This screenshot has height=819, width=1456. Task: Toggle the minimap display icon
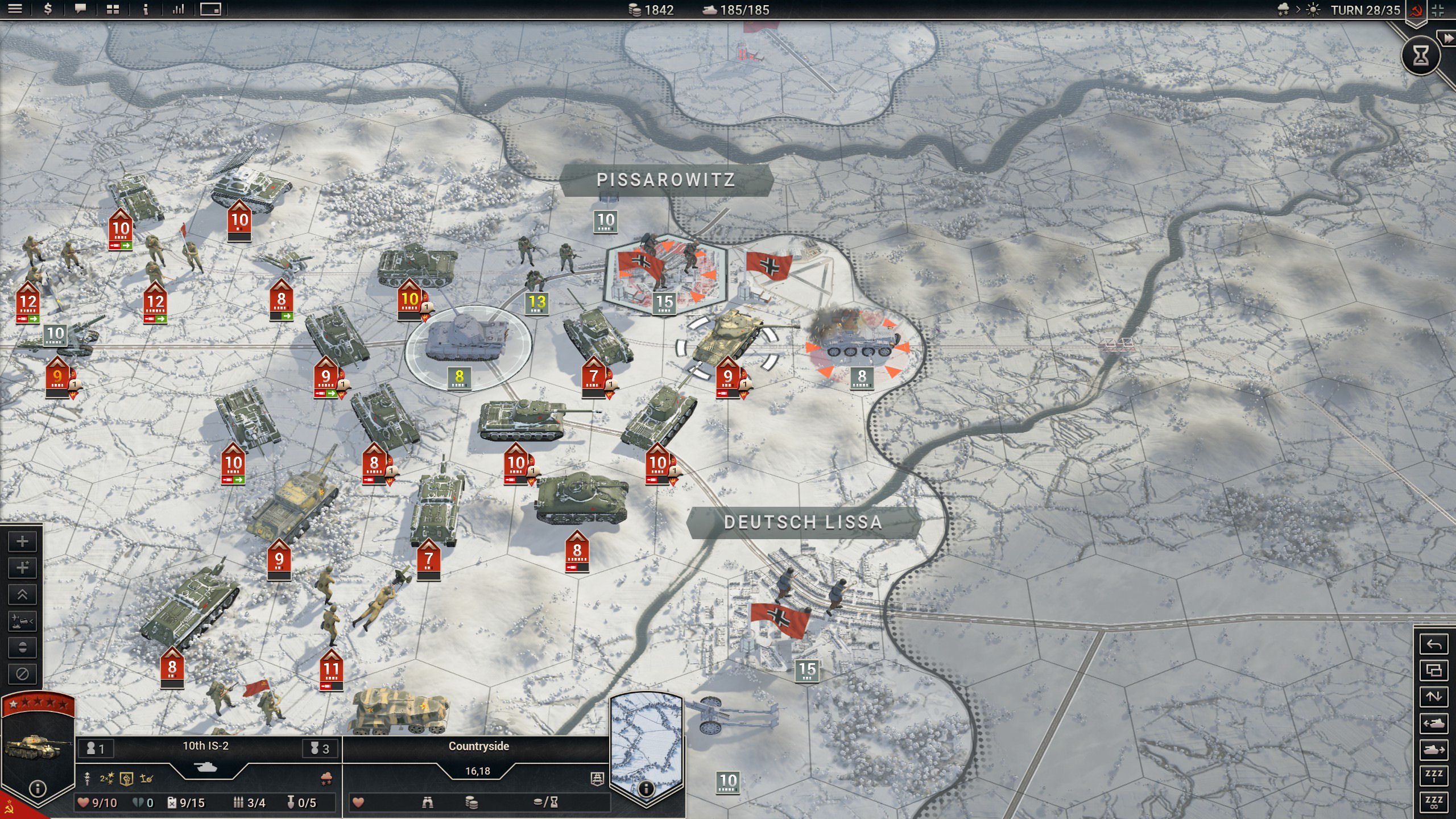(x=210, y=9)
